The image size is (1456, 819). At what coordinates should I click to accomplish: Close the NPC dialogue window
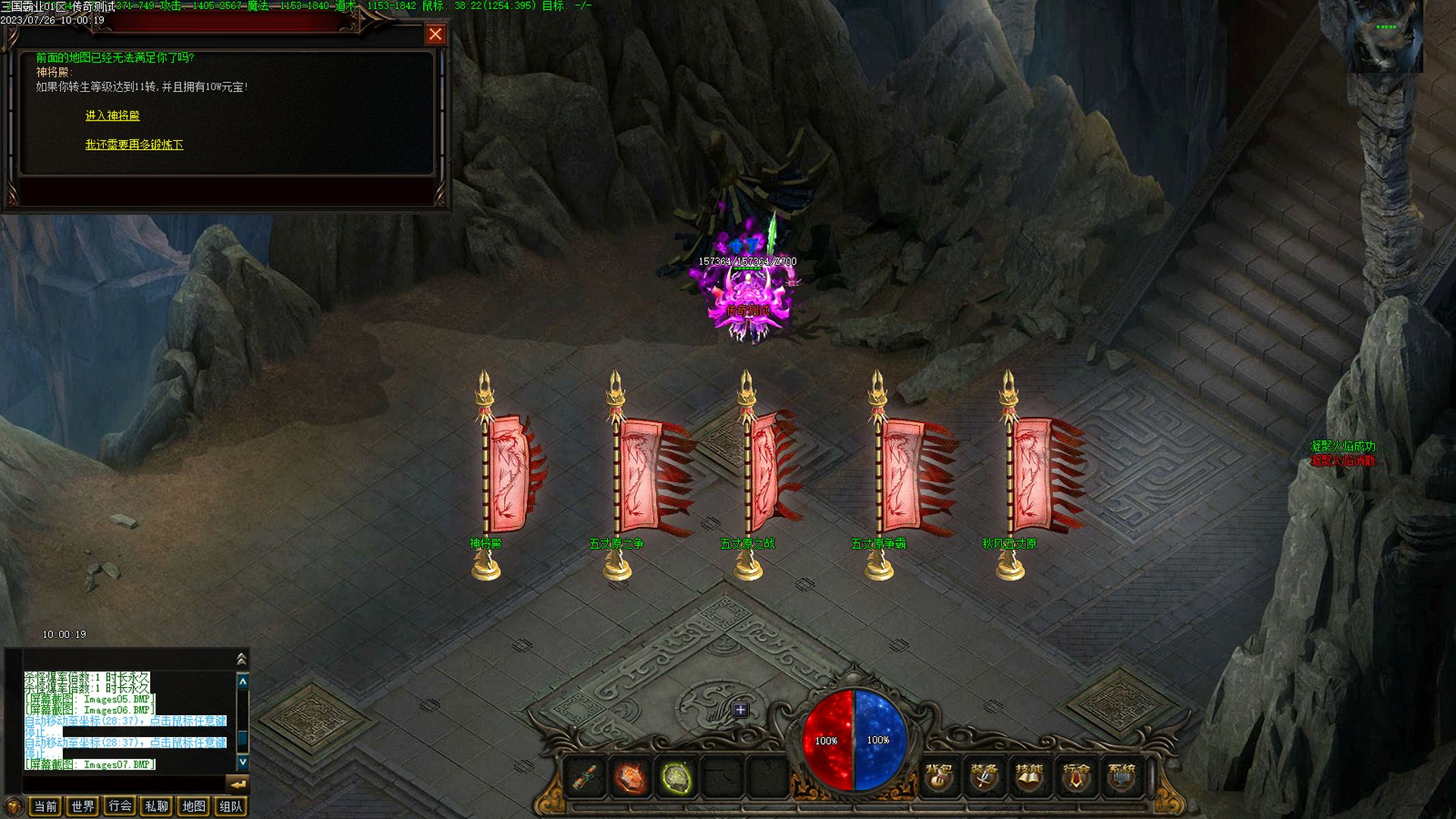pyautogui.click(x=435, y=34)
